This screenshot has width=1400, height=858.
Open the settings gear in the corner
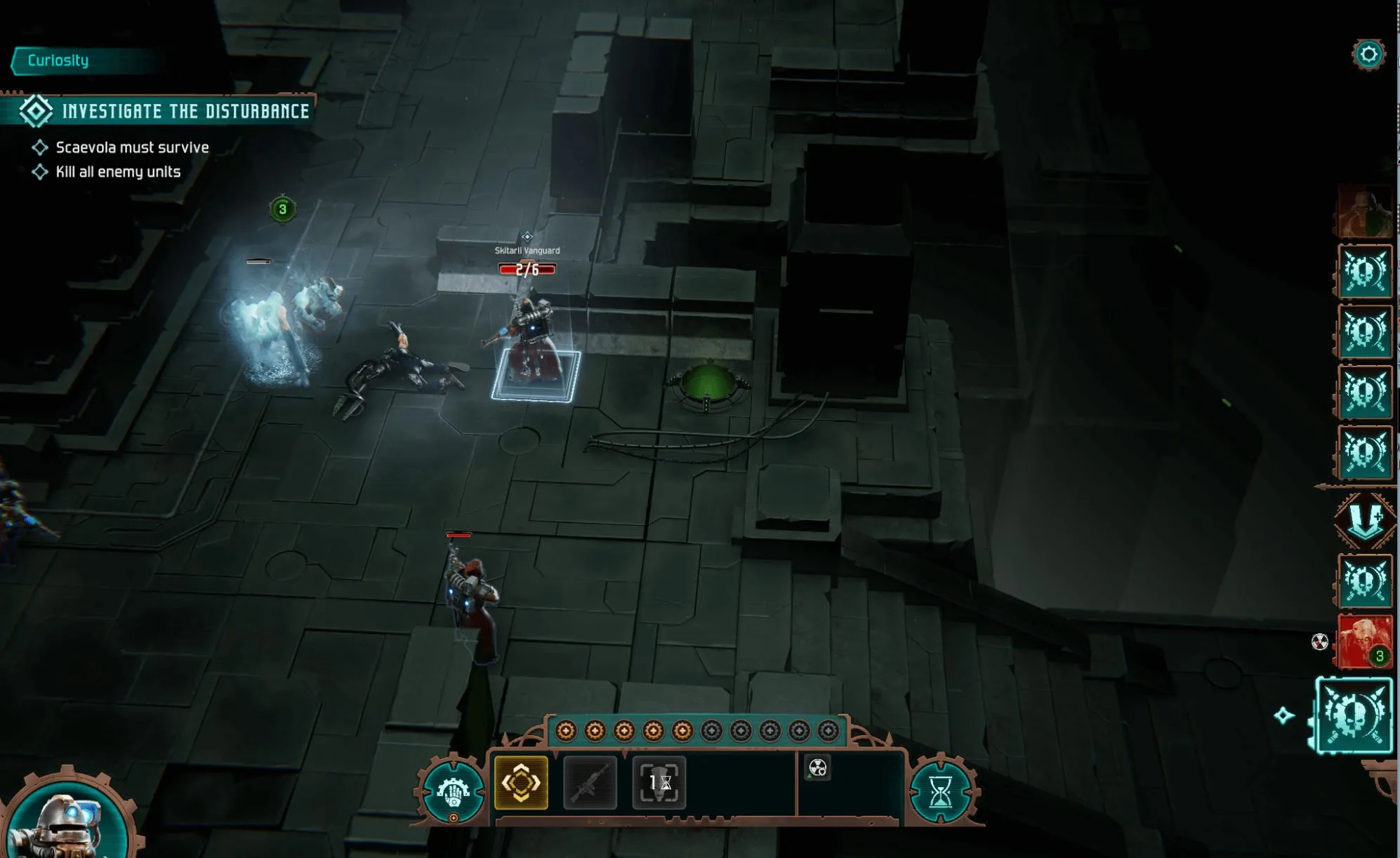(x=1368, y=55)
